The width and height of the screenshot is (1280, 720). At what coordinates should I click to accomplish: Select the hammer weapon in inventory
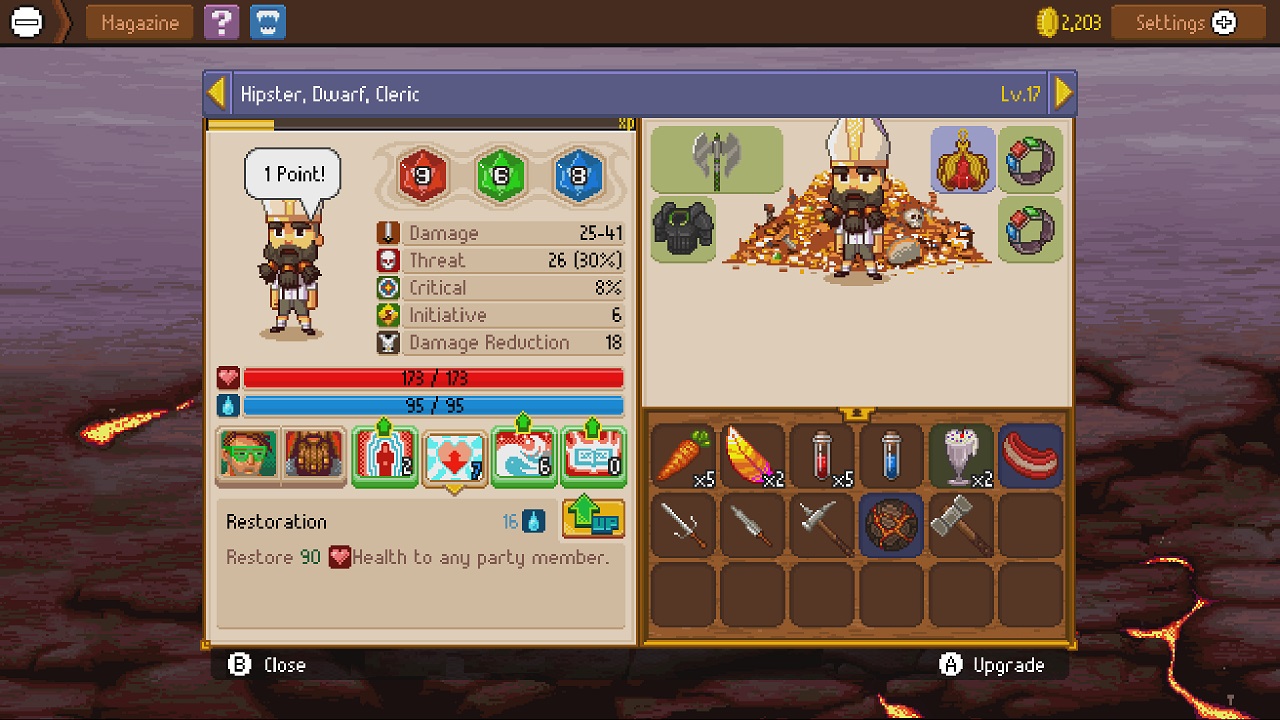(961, 525)
